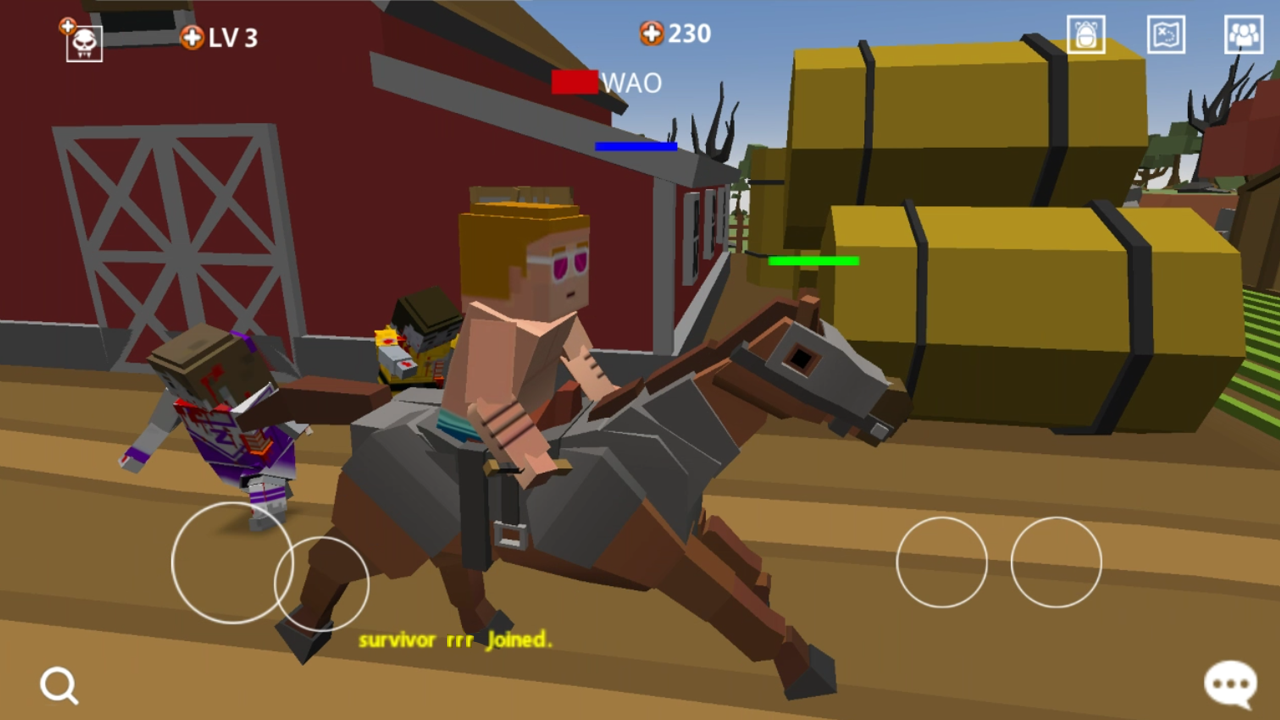The width and height of the screenshot is (1280, 720).
Task: Click the skull kills counter icon
Action: tap(83, 44)
